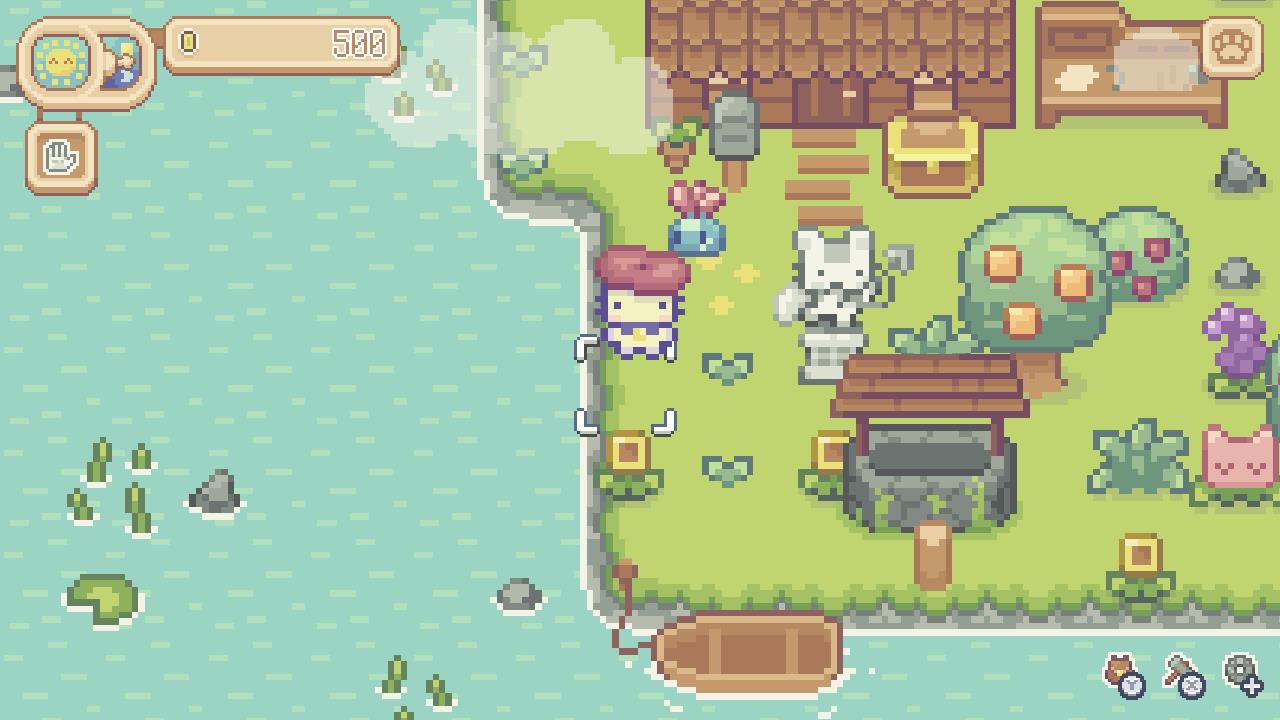Screen dimensions: 1280x720
Task: Click the smiling sun weather icon
Action: (x=60, y=63)
